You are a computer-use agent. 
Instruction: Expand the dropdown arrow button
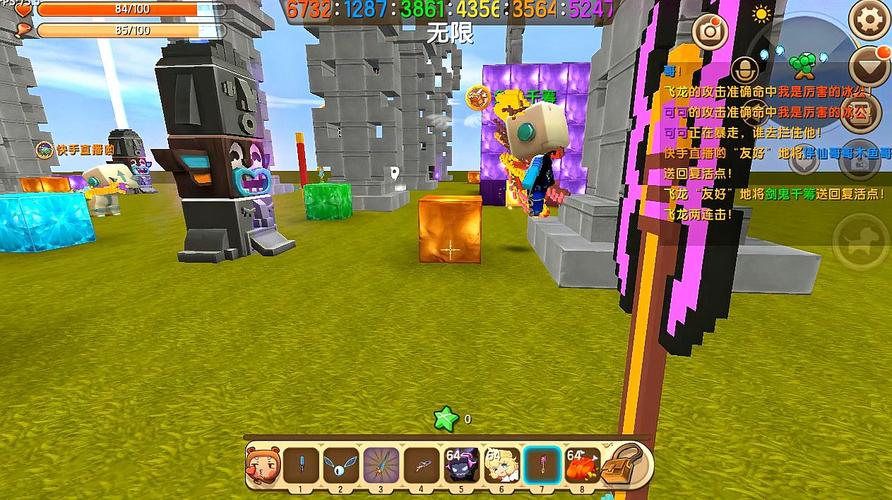867,67
